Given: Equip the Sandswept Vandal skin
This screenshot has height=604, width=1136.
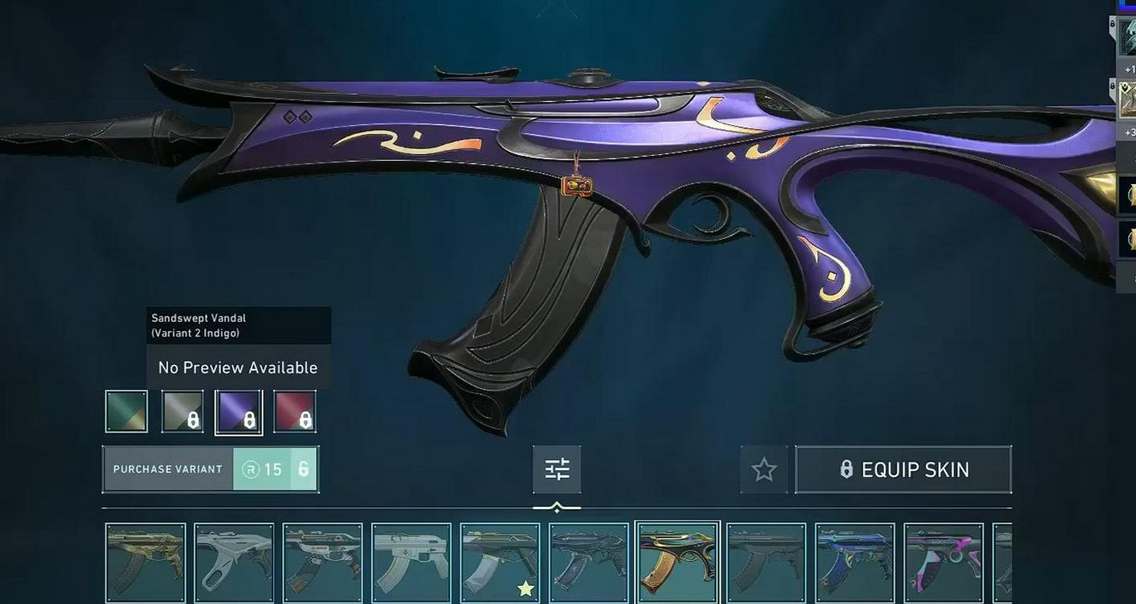Looking at the screenshot, I should click(x=903, y=469).
